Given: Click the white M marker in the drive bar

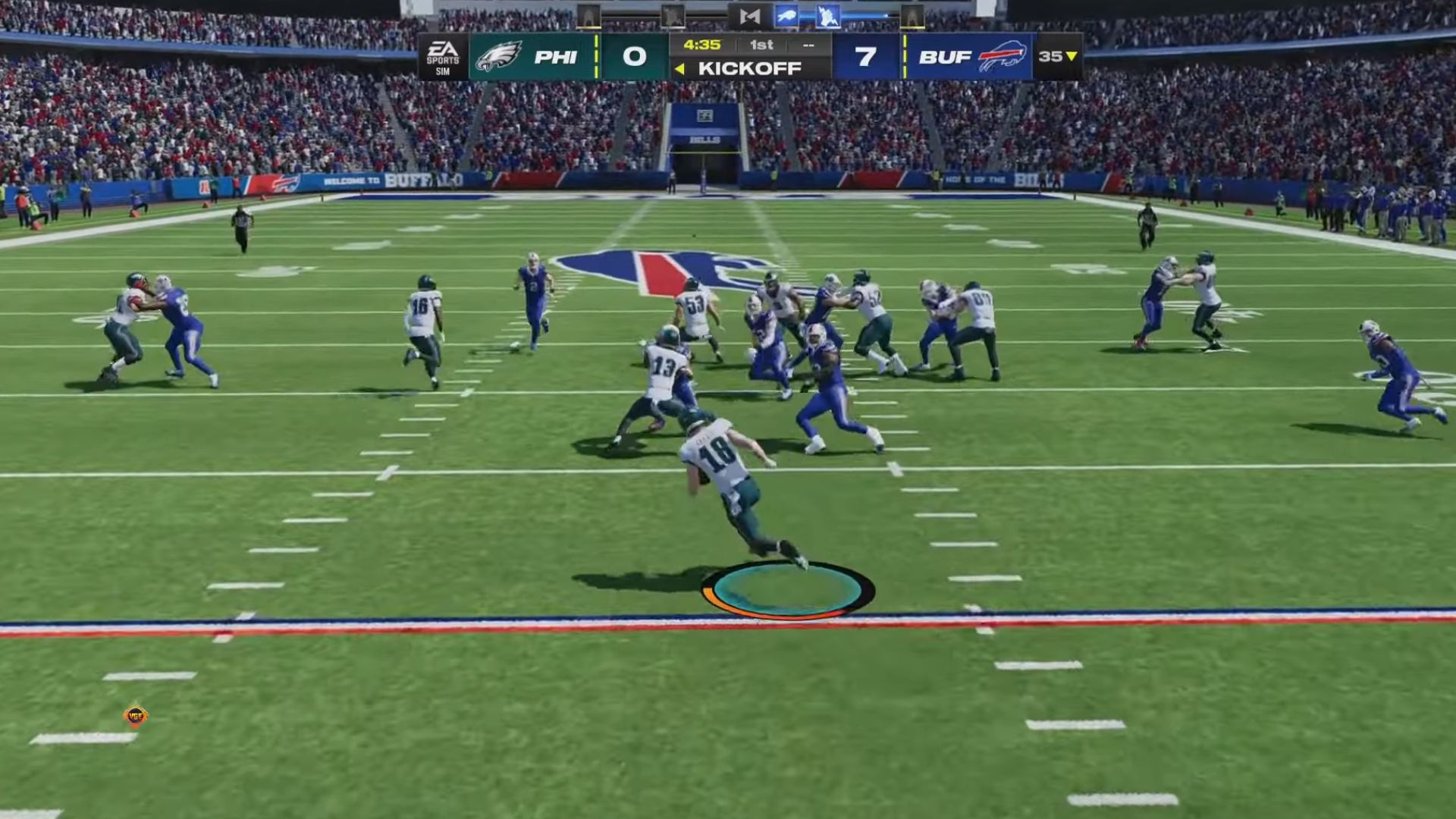Looking at the screenshot, I should tap(749, 16).
